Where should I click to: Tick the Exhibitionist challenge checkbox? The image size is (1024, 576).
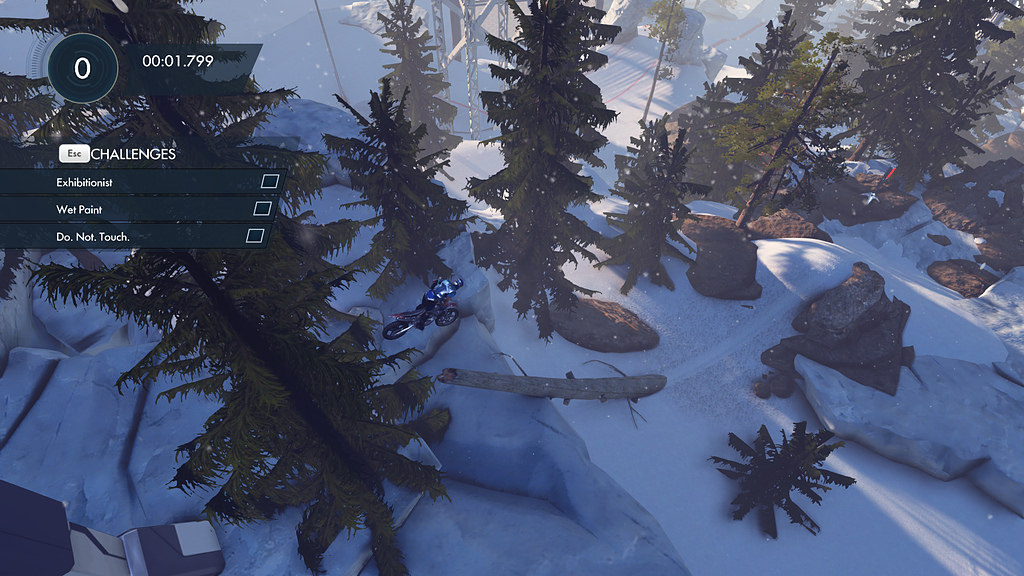269,181
